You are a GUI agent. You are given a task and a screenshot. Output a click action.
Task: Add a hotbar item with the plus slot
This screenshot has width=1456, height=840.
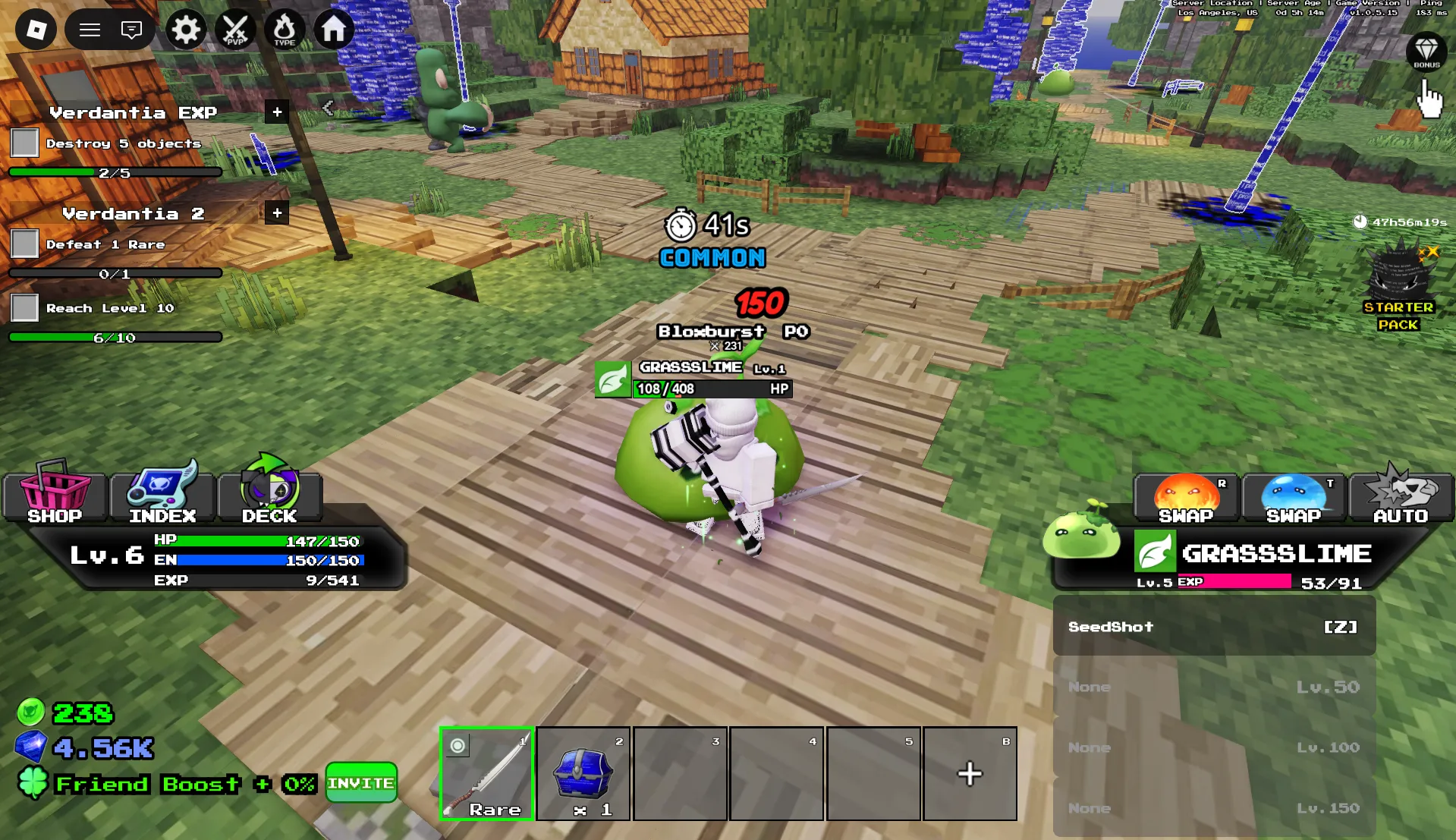[x=970, y=773]
